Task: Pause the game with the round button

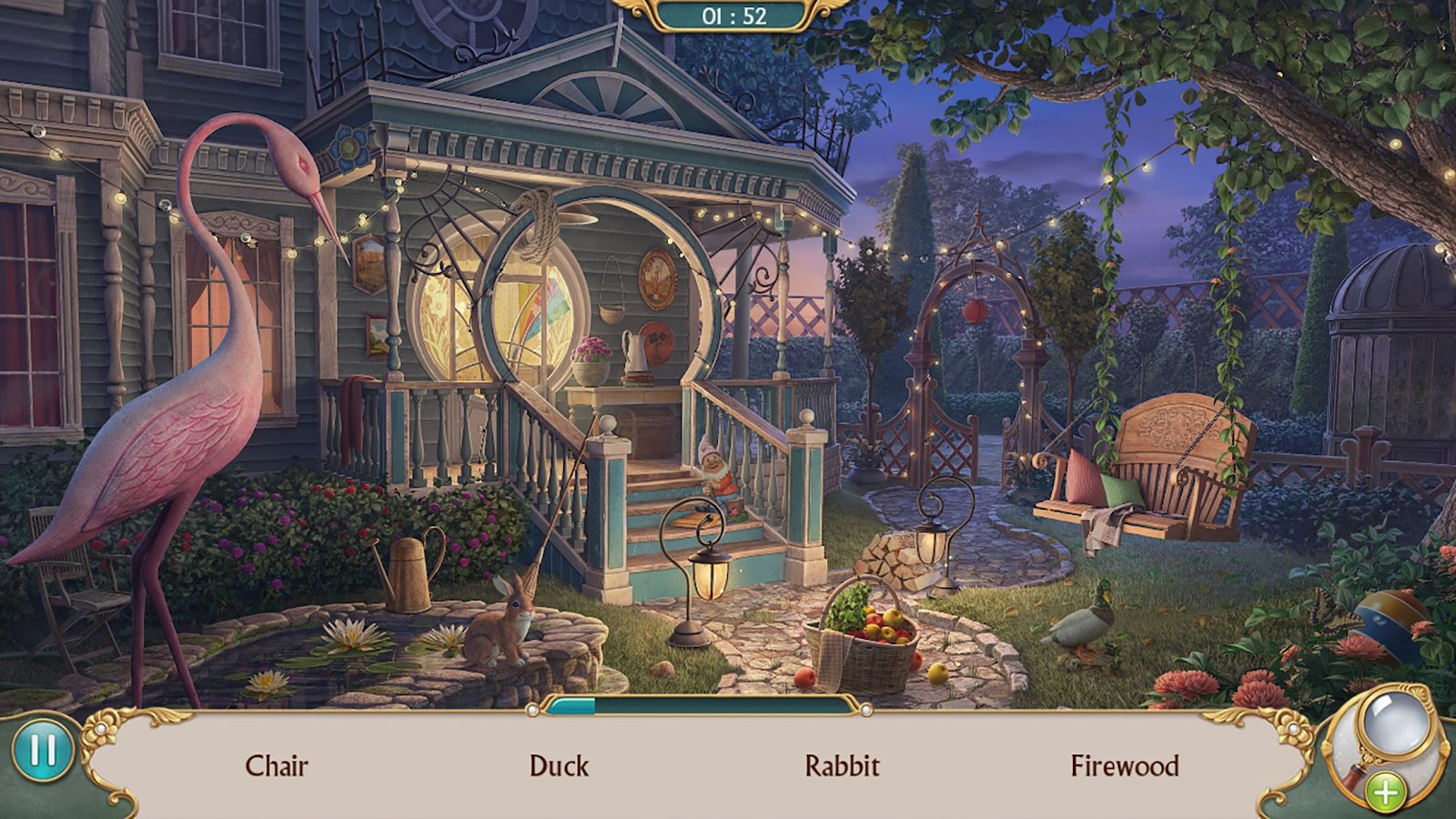Action: 42,752
